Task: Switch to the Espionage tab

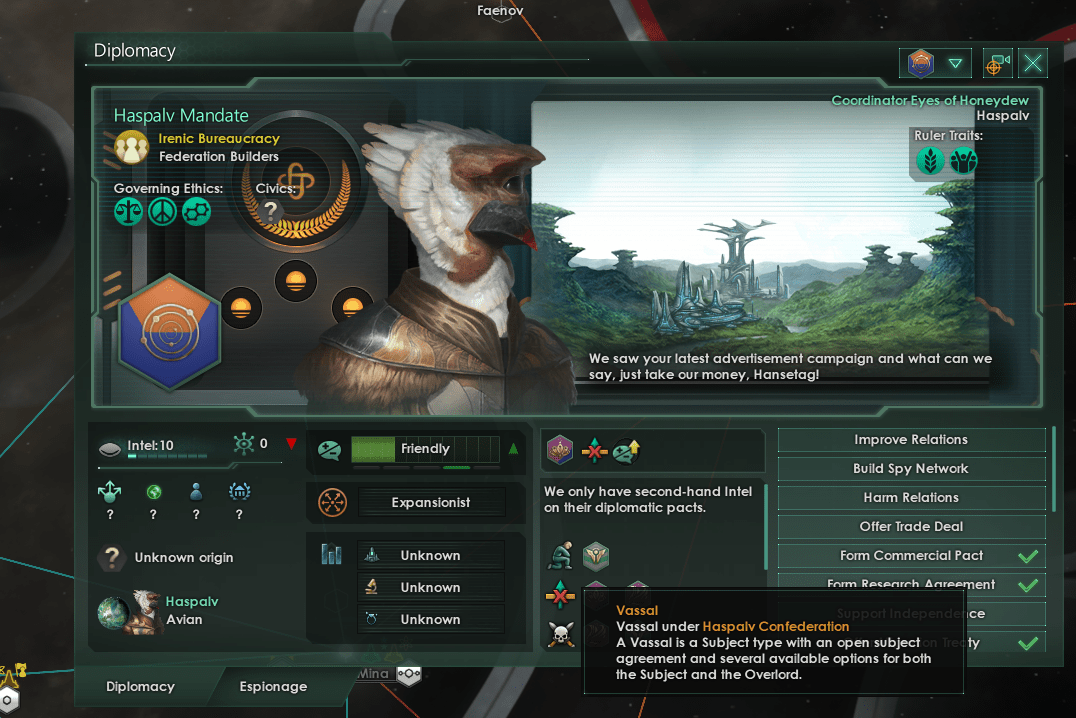Action: 273,687
